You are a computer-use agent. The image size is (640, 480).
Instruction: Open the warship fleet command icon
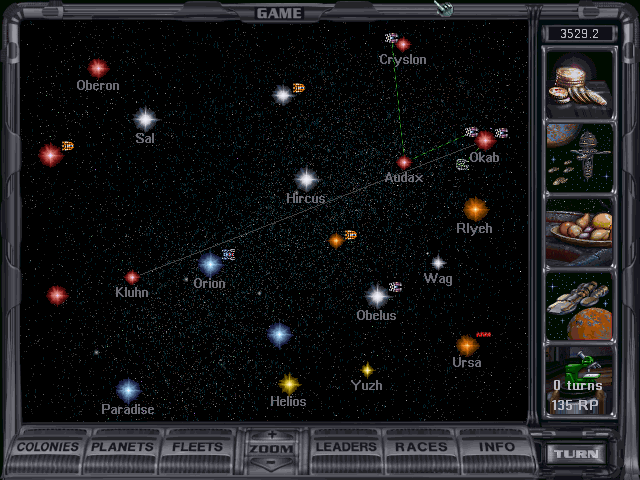[x=580, y=157]
